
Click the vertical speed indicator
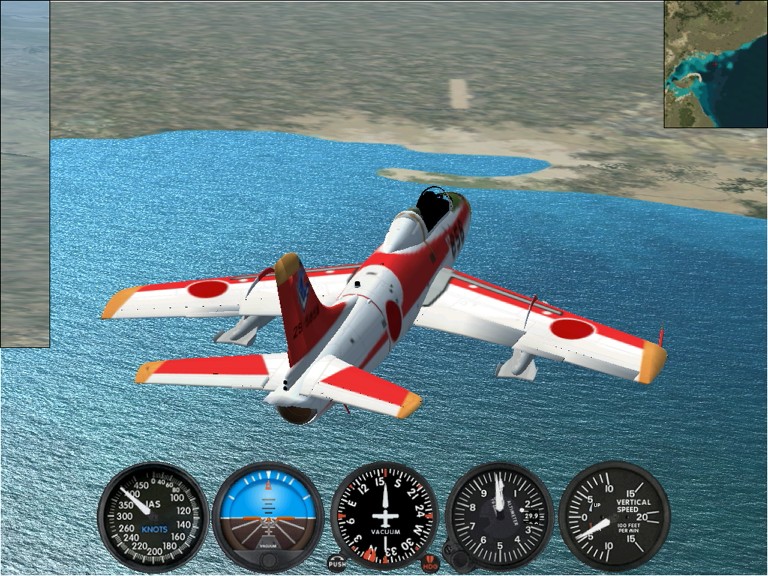614,517
